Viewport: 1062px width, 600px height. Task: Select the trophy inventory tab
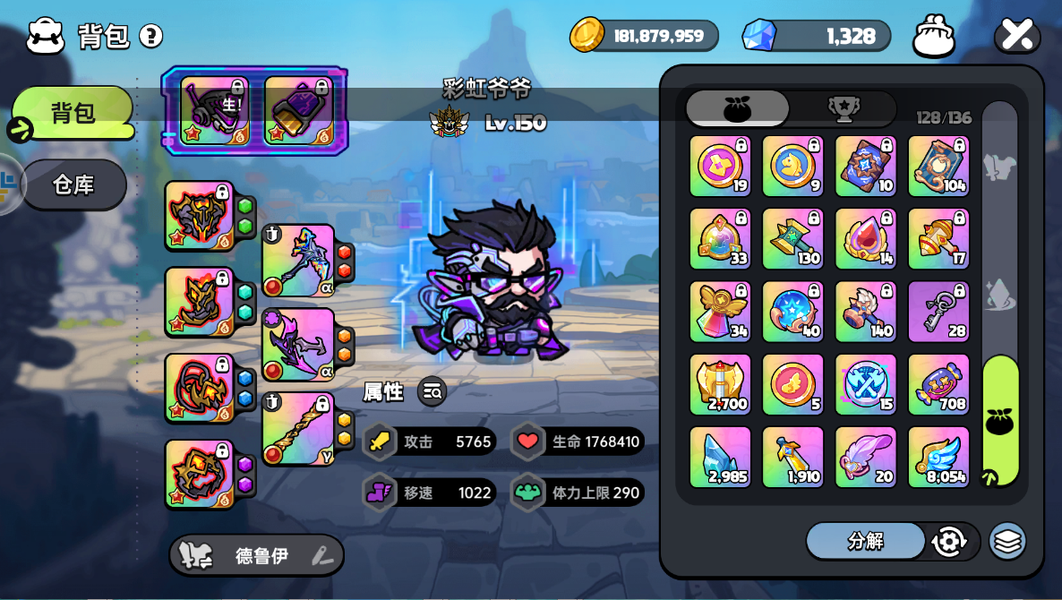click(x=844, y=109)
